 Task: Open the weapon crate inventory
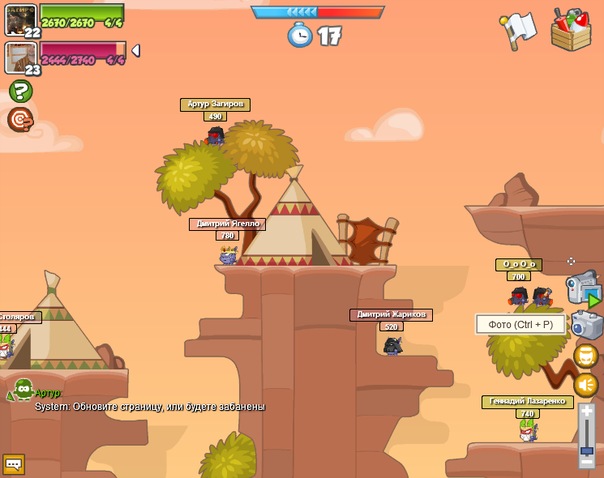click(570, 28)
